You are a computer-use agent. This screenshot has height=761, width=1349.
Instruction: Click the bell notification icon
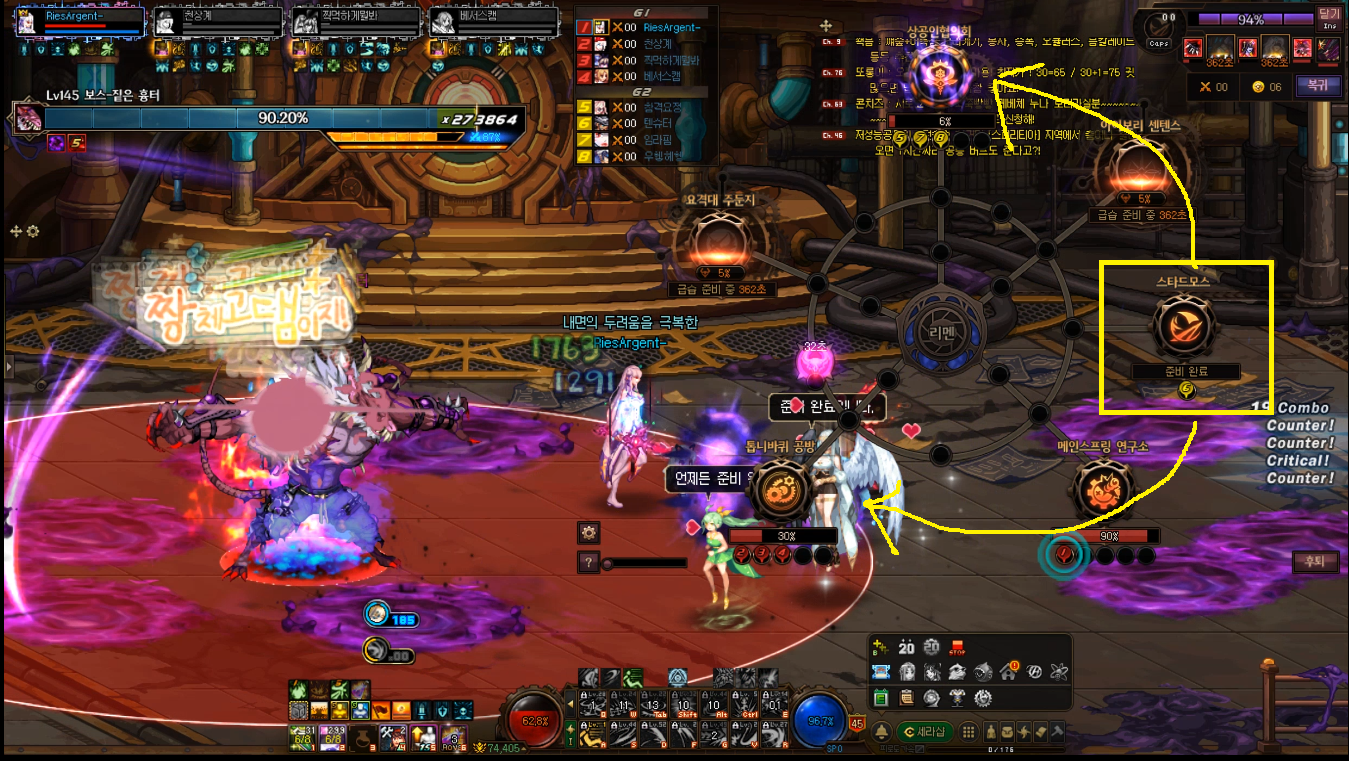pos(883,732)
